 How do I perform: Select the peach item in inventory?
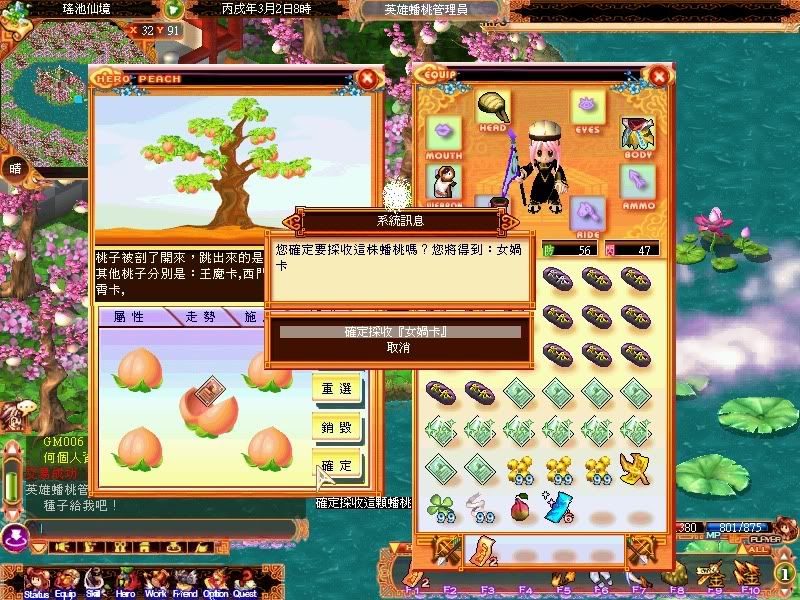[x=520, y=508]
